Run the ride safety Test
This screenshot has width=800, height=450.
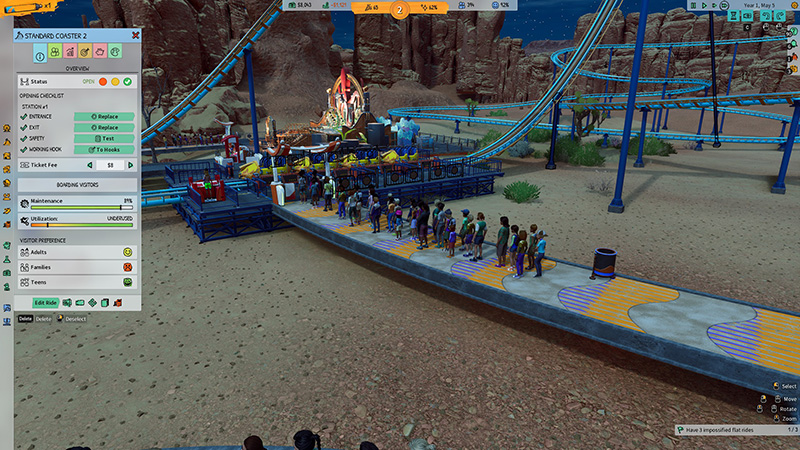(104, 138)
